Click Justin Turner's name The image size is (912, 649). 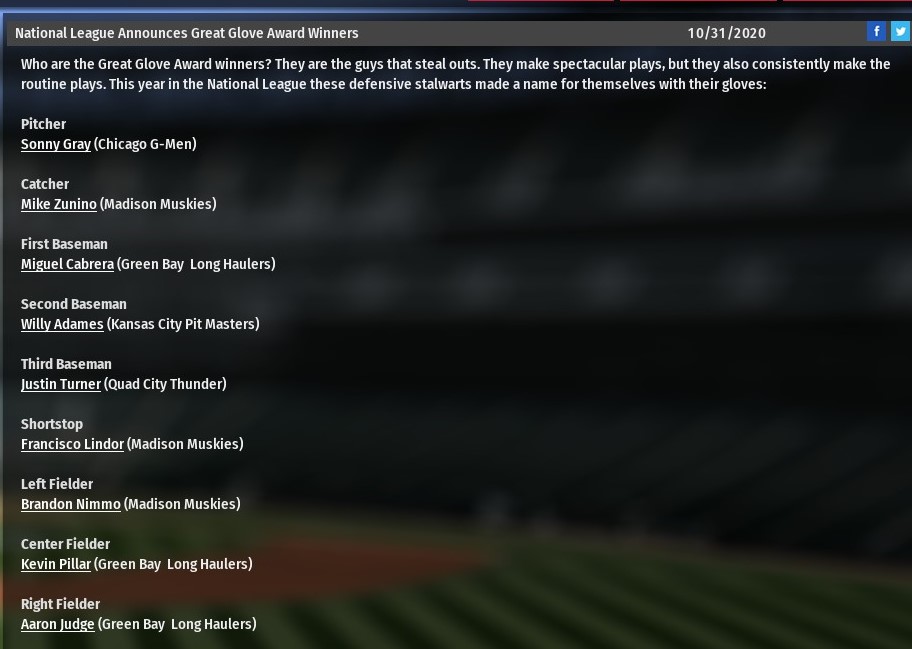61,384
